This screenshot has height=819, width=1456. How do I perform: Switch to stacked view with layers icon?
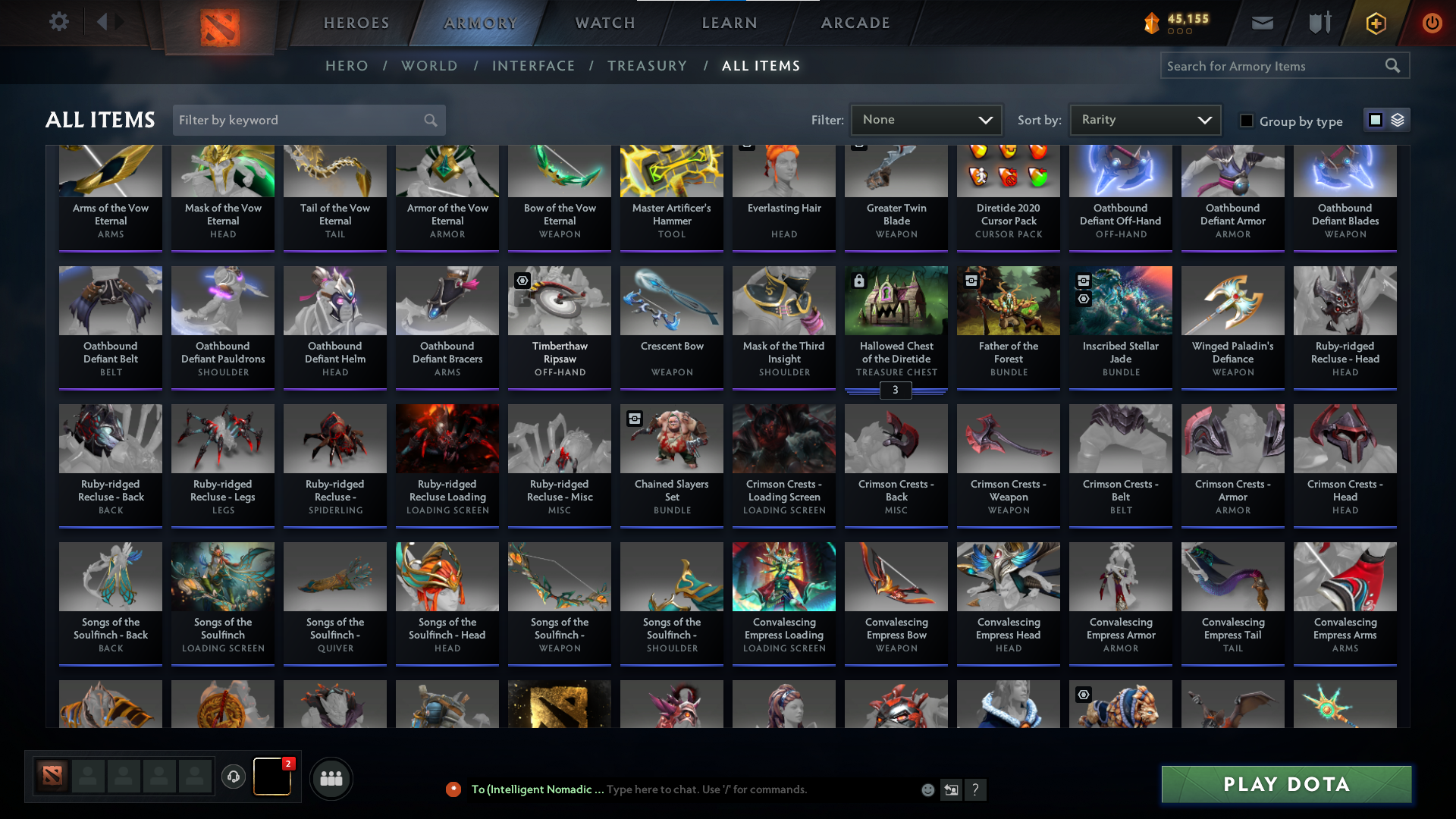(x=1398, y=120)
